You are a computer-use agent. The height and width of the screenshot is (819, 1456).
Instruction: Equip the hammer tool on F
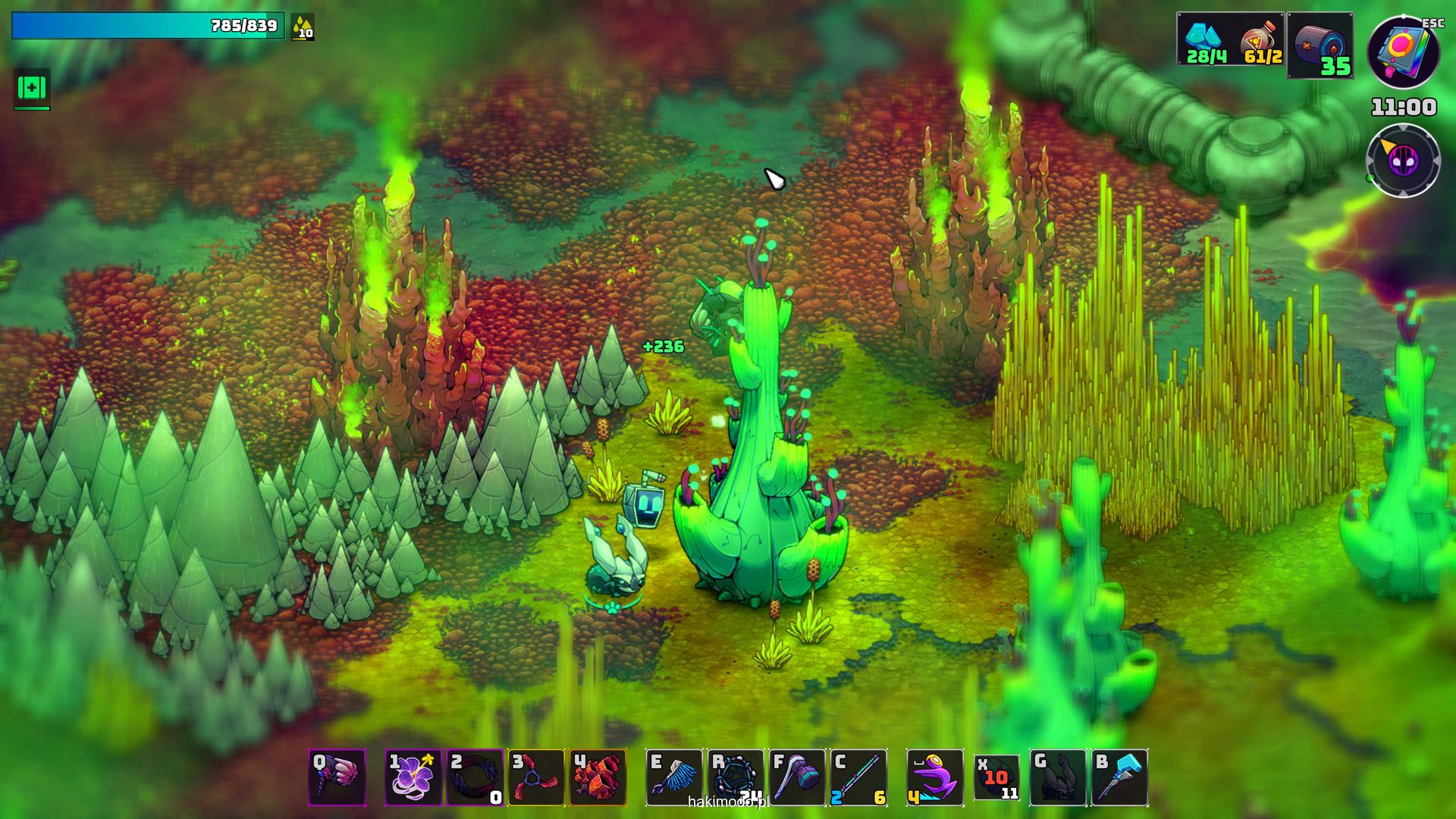[797, 777]
